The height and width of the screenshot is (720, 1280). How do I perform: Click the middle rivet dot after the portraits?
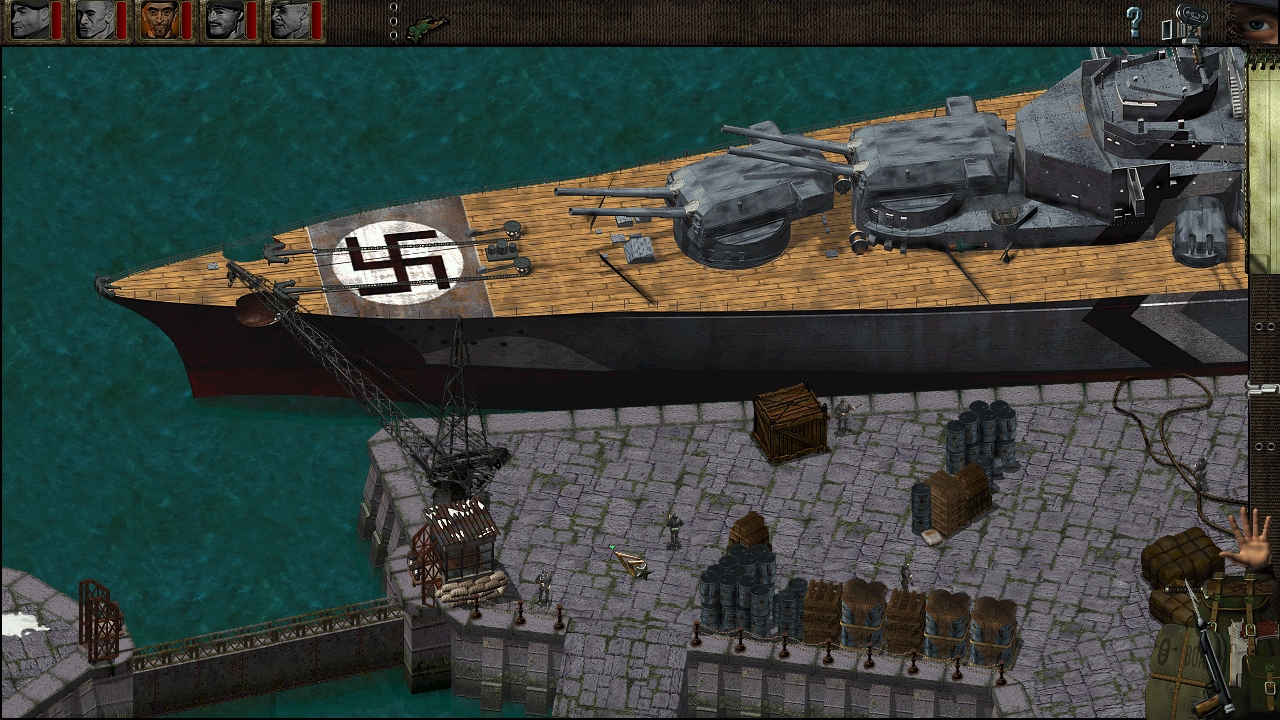tap(394, 21)
